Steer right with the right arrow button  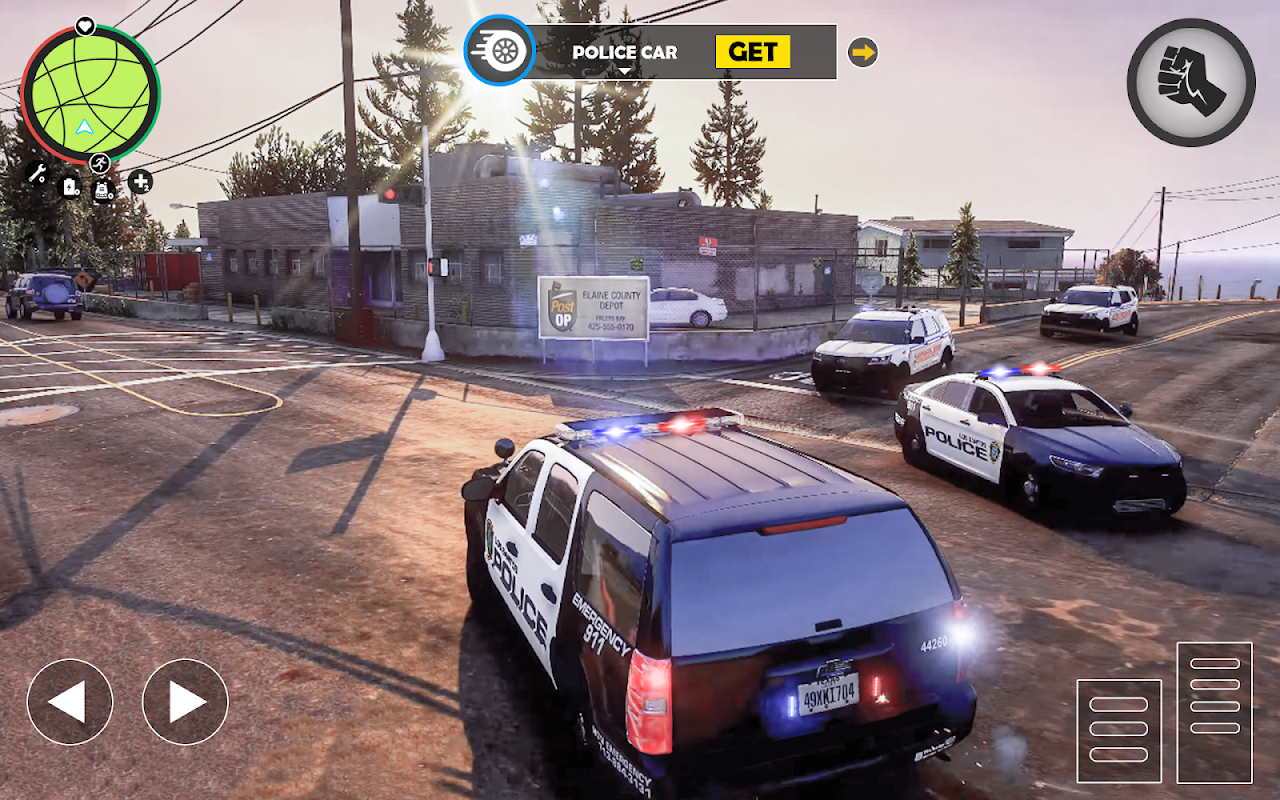pos(185,702)
